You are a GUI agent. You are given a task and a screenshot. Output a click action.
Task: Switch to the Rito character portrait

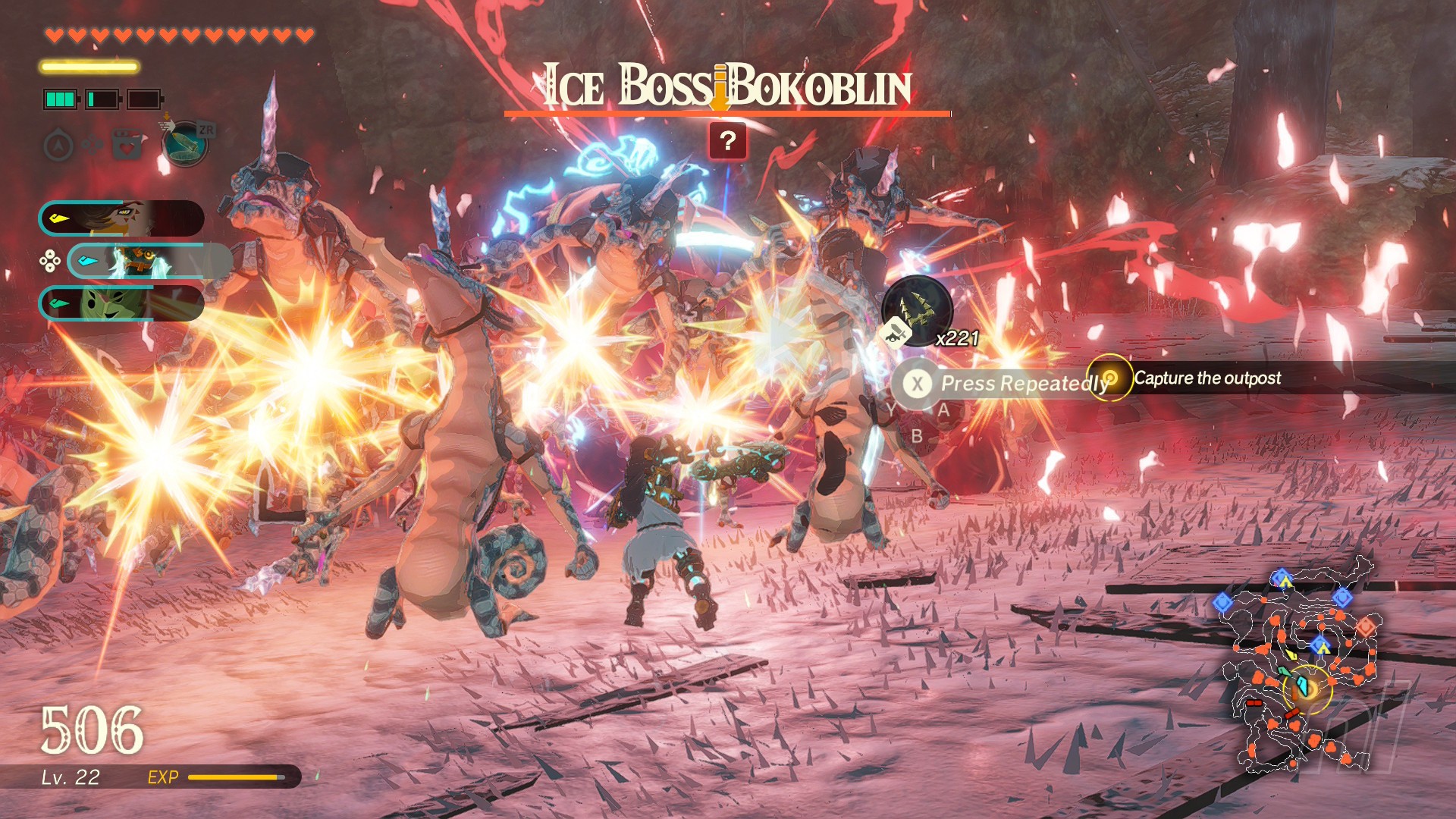point(121,218)
